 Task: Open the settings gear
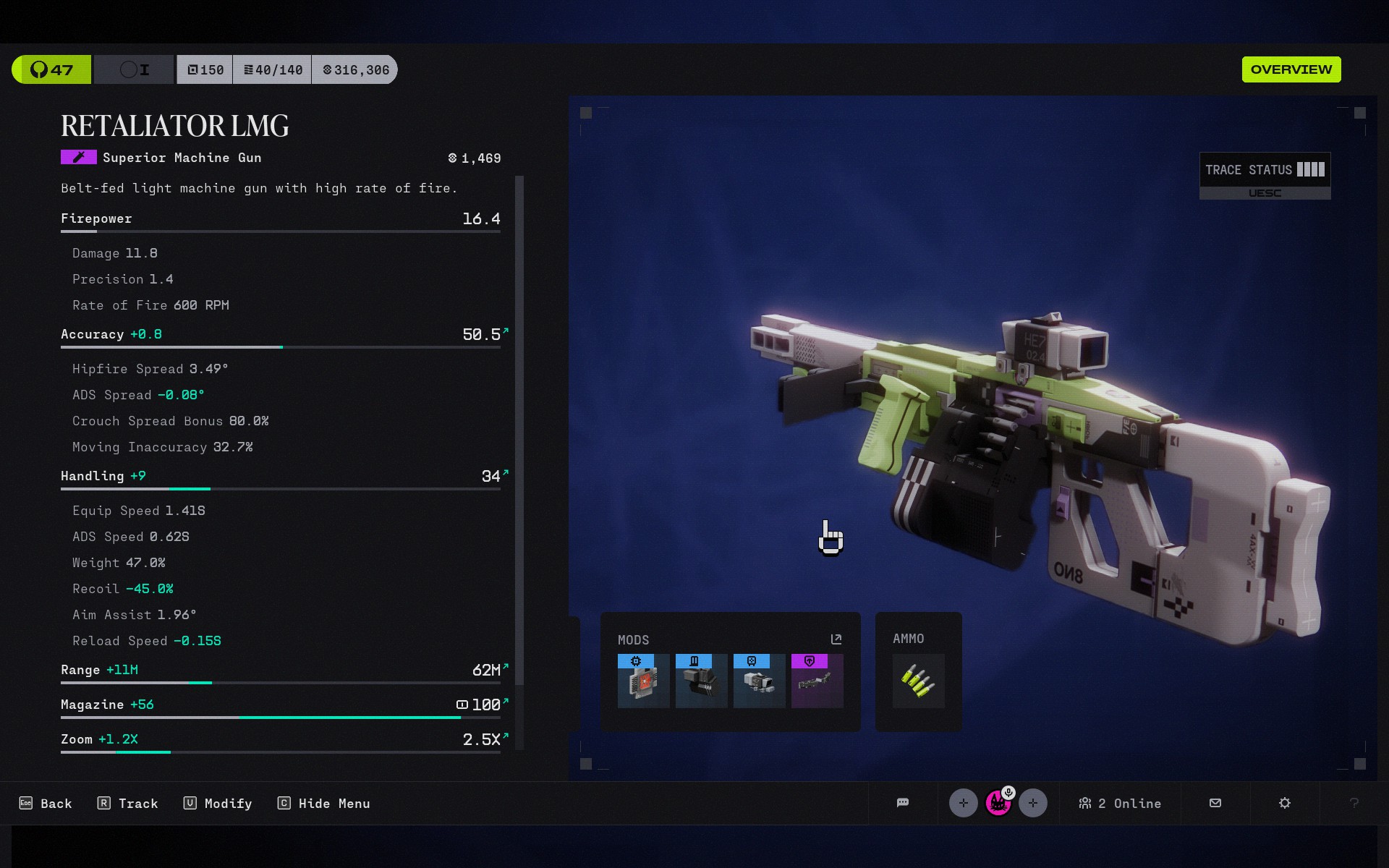[x=1285, y=803]
